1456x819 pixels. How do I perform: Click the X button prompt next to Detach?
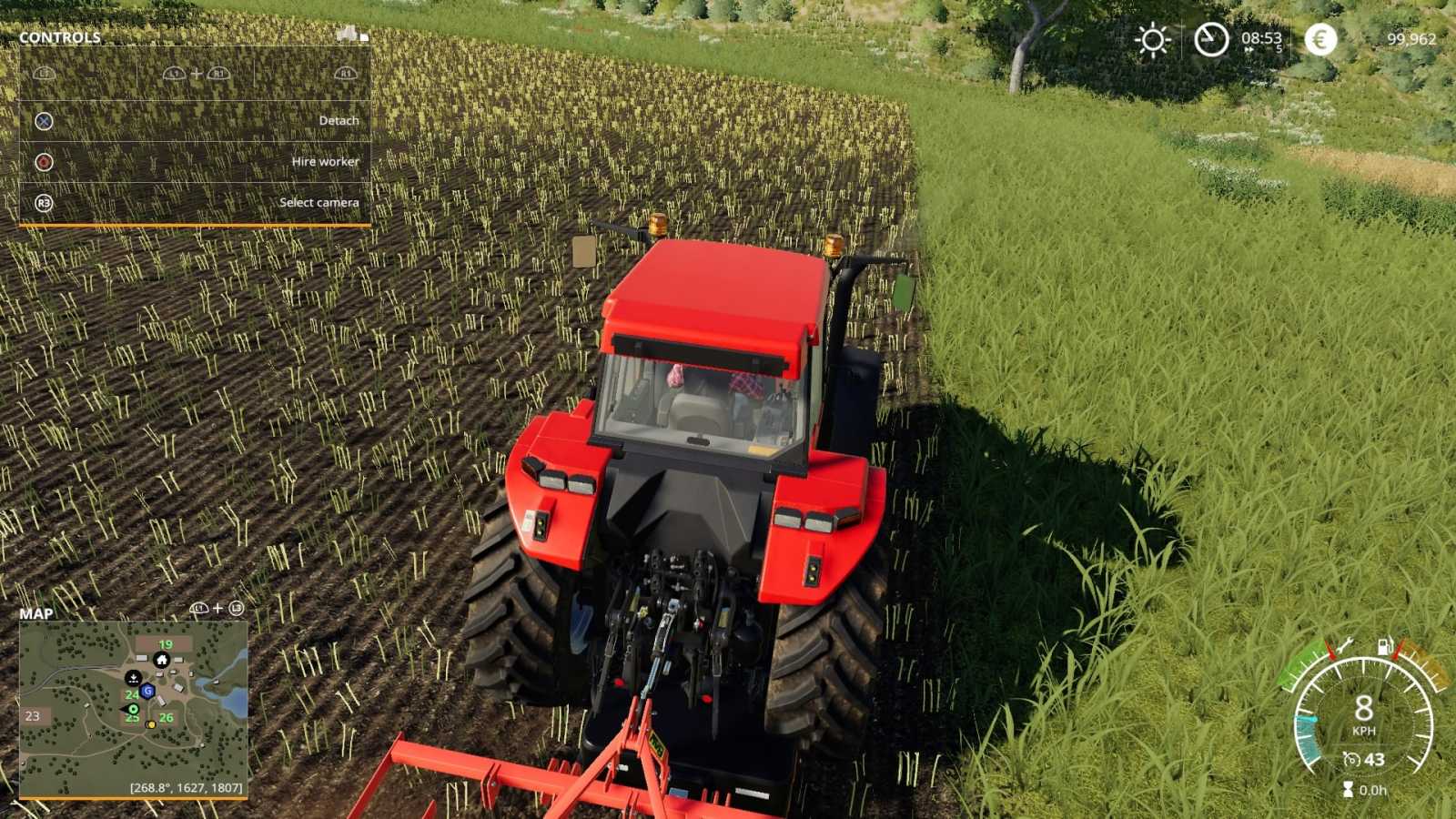(x=43, y=121)
